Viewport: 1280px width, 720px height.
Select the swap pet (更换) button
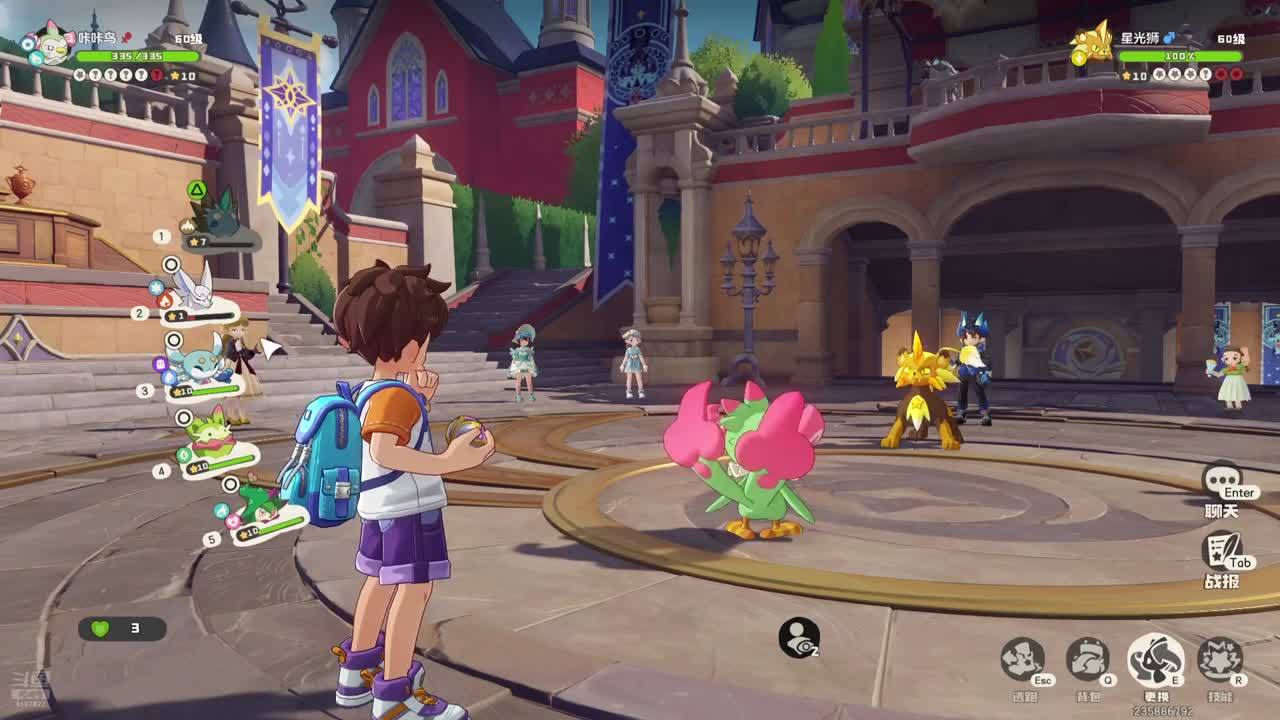(x=1155, y=660)
